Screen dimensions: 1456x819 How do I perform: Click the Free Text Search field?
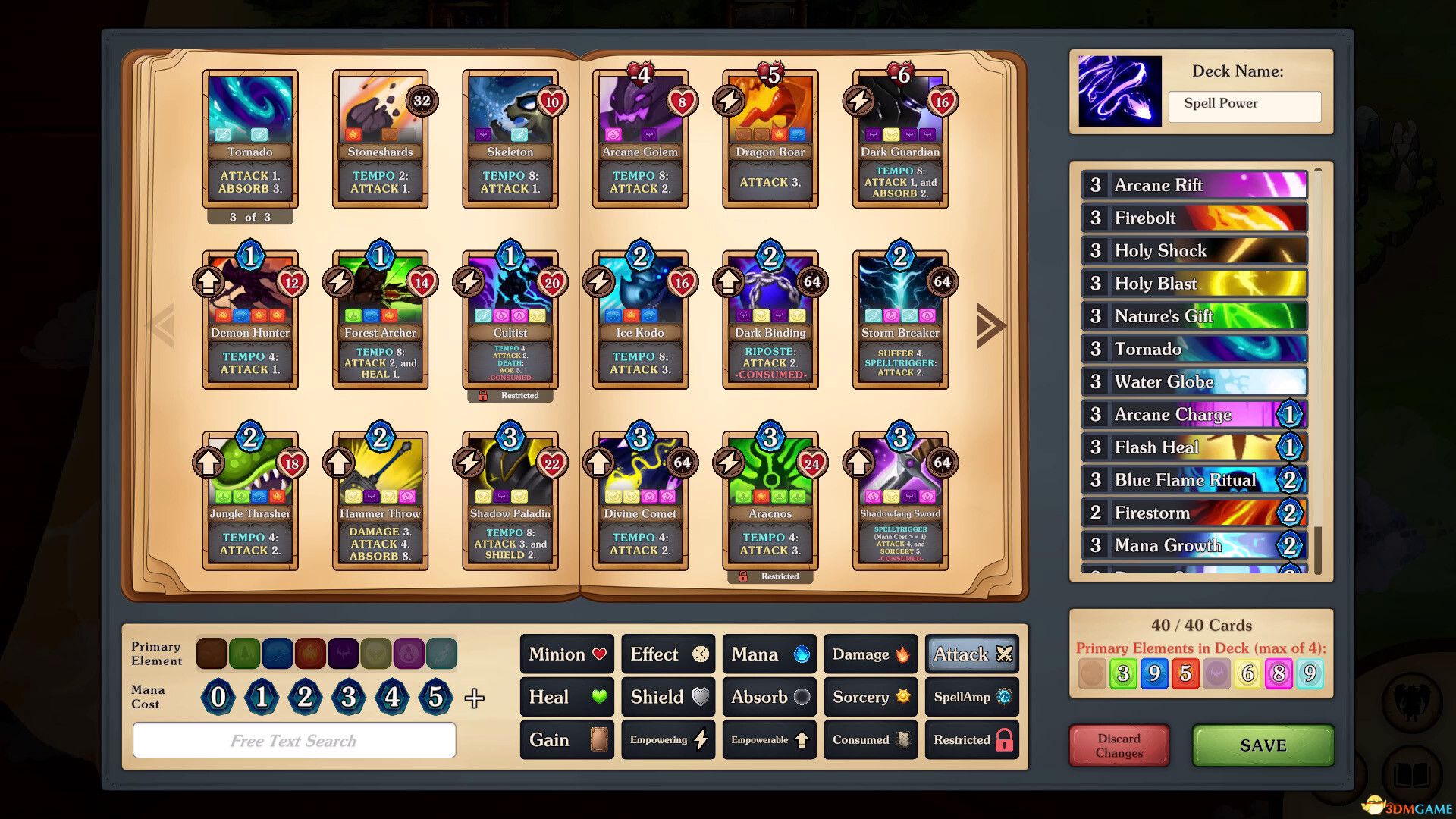[293, 740]
